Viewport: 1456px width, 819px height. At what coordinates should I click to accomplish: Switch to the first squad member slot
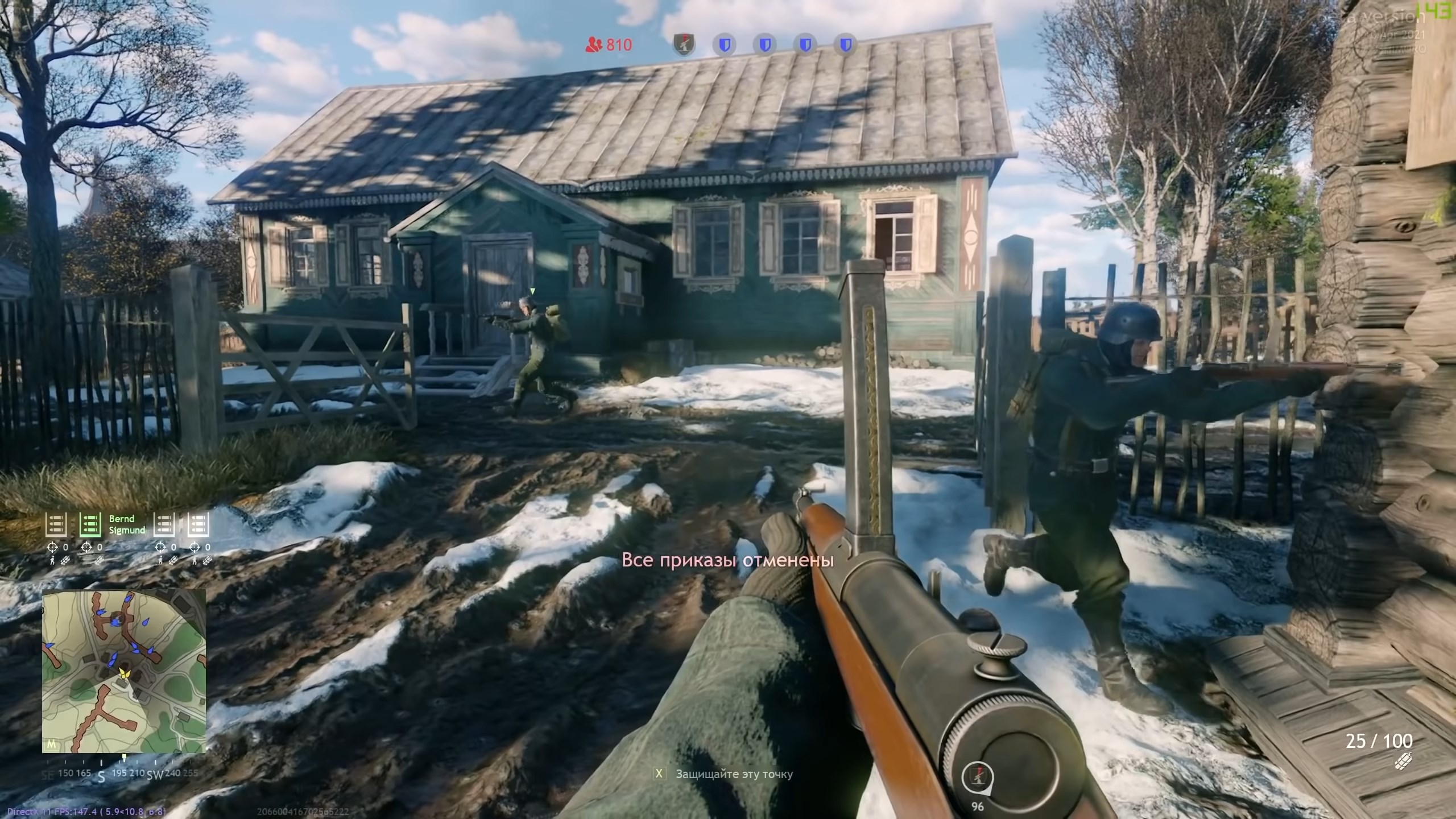coord(56,524)
